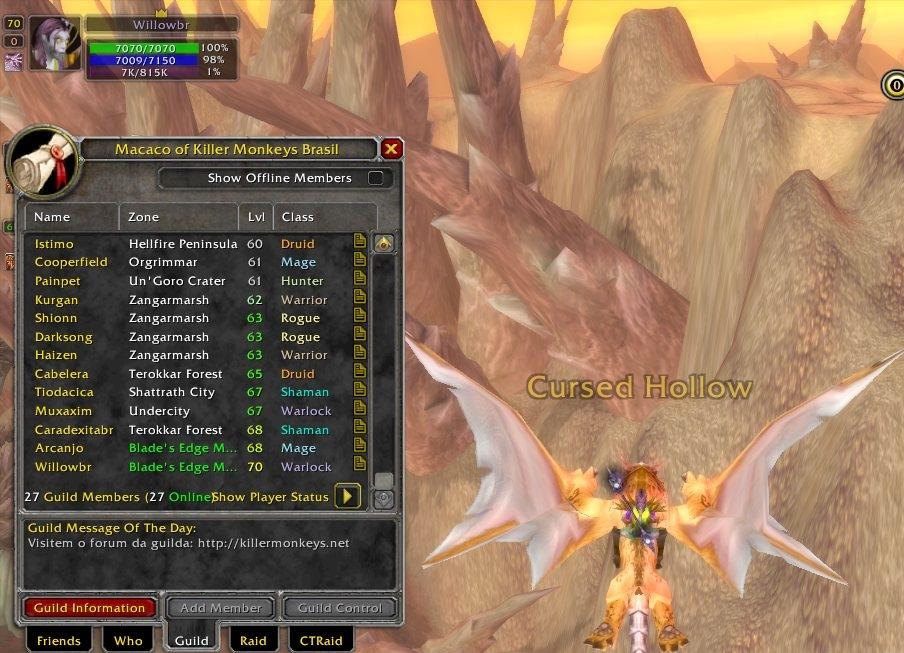
Task: Open the Guild Control button
Action: point(340,608)
